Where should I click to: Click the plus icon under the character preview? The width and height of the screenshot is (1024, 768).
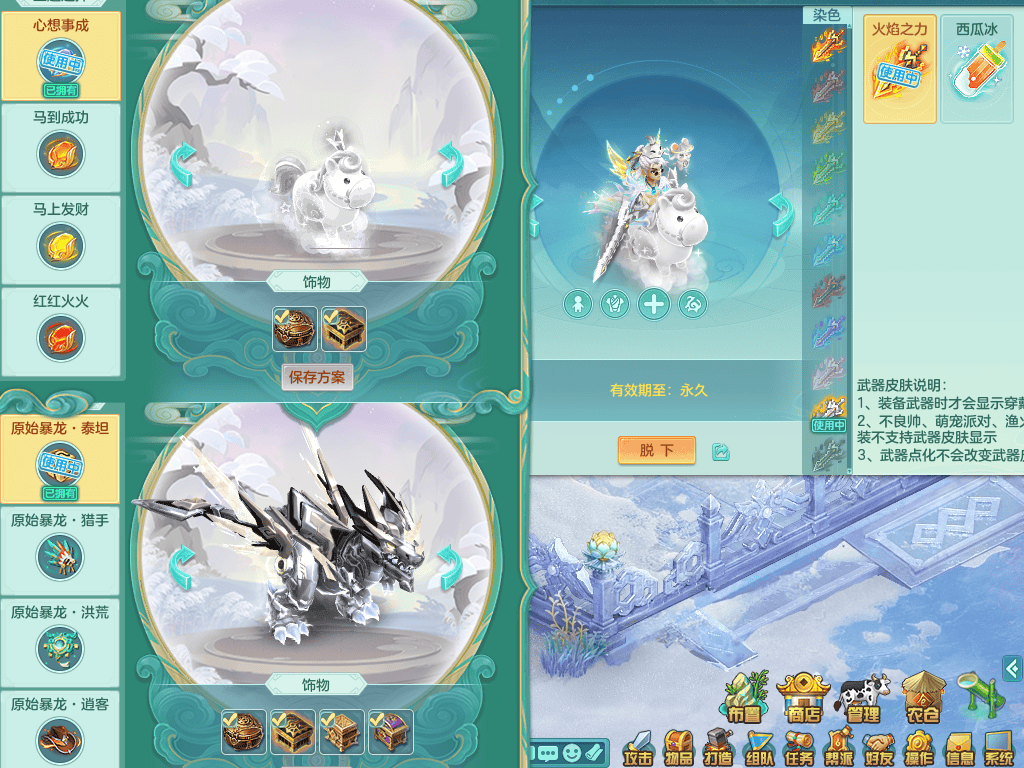point(654,305)
